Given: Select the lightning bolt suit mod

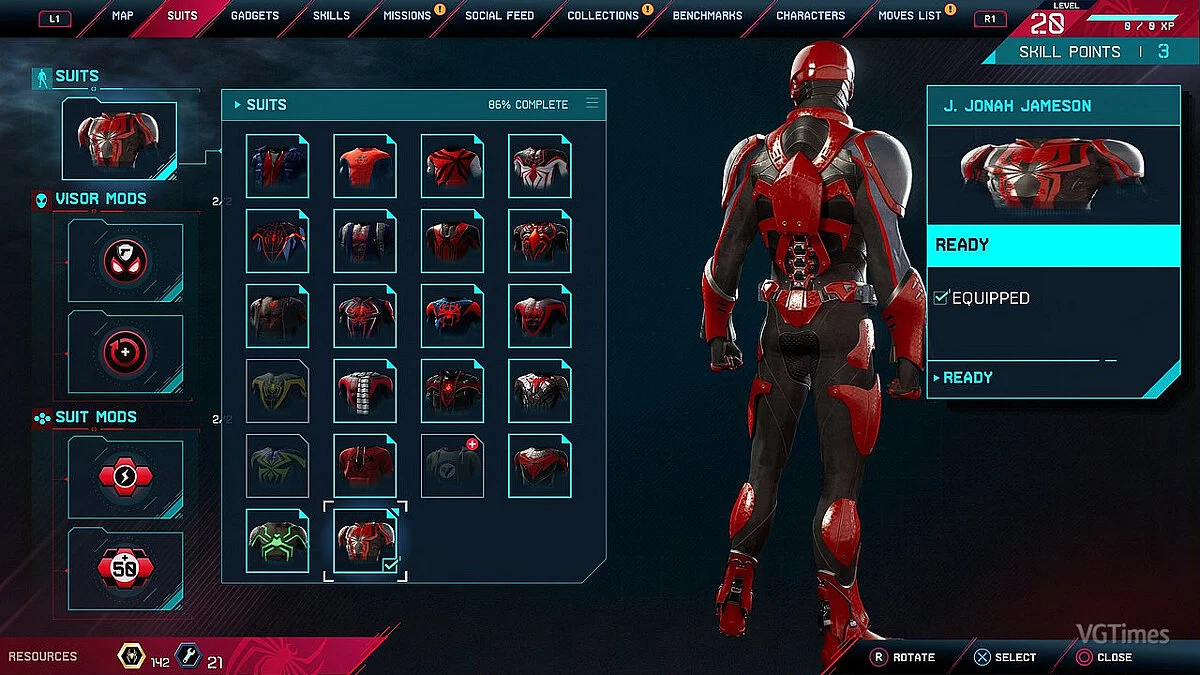Looking at the screenshot, I should pos(126,478).
